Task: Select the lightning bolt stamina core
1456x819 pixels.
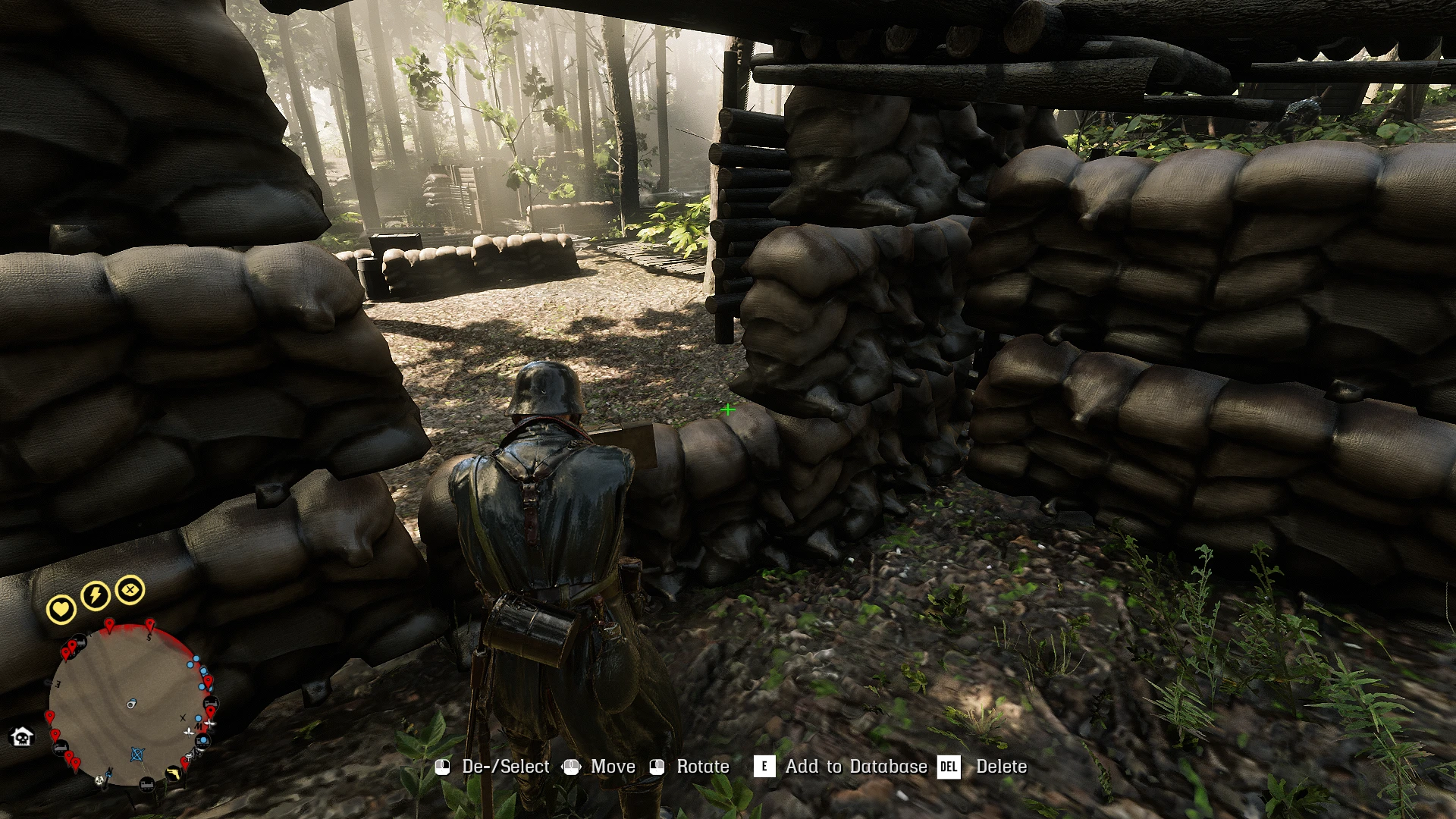Action: pos(96,595)
